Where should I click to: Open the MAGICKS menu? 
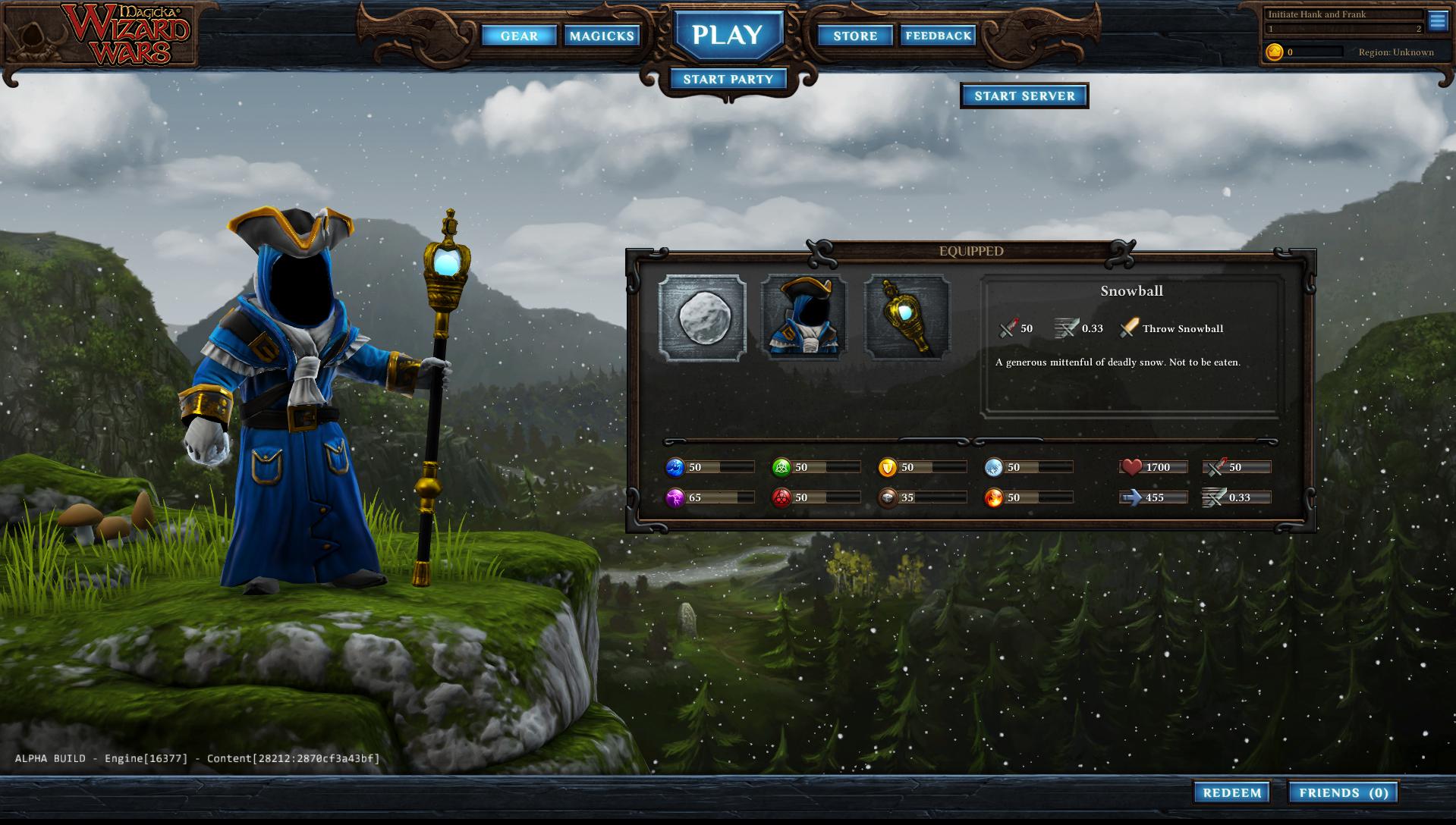(x=602, y=36)
